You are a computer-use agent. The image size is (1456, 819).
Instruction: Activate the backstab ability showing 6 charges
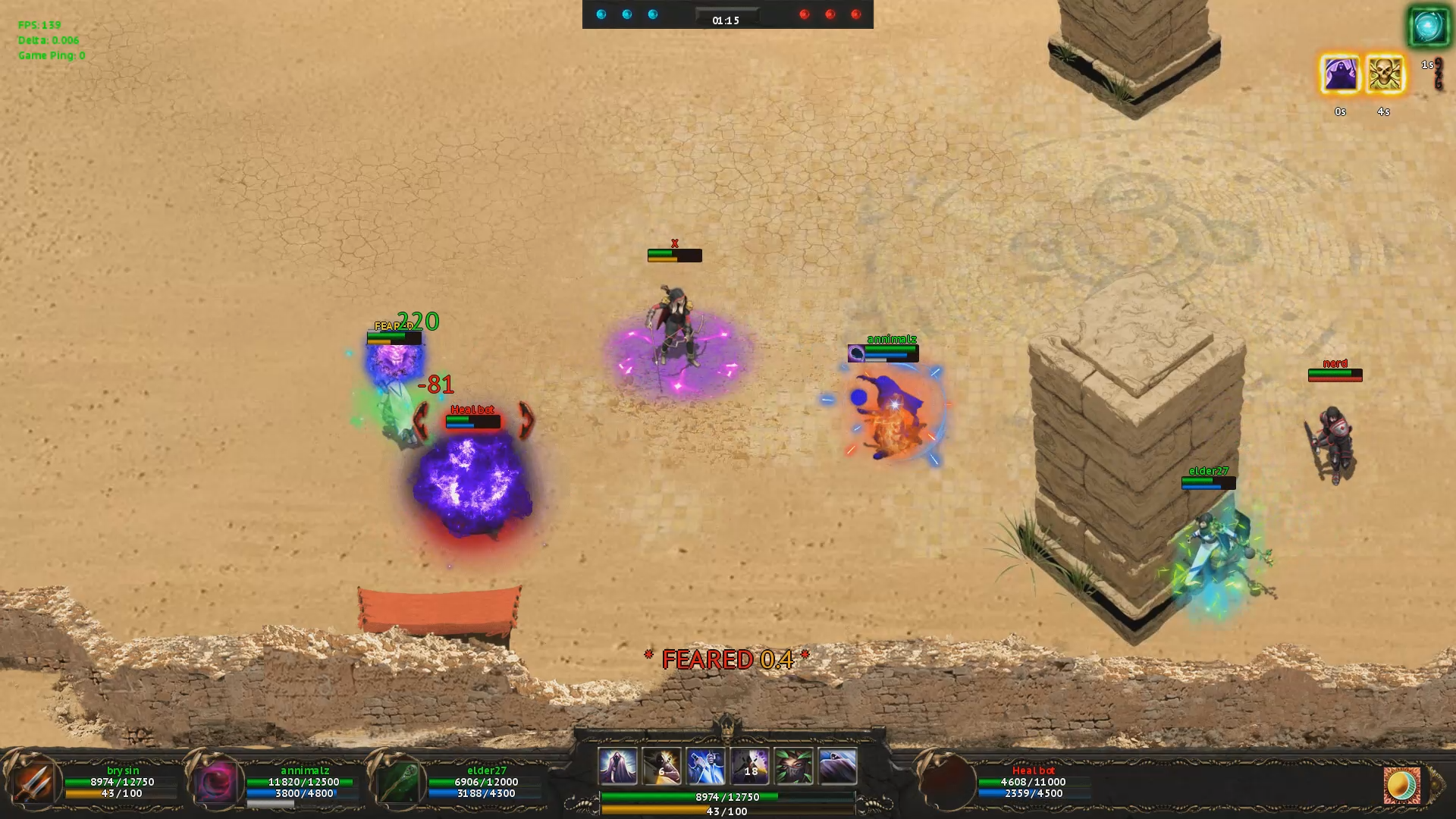[x=661, y=766]
